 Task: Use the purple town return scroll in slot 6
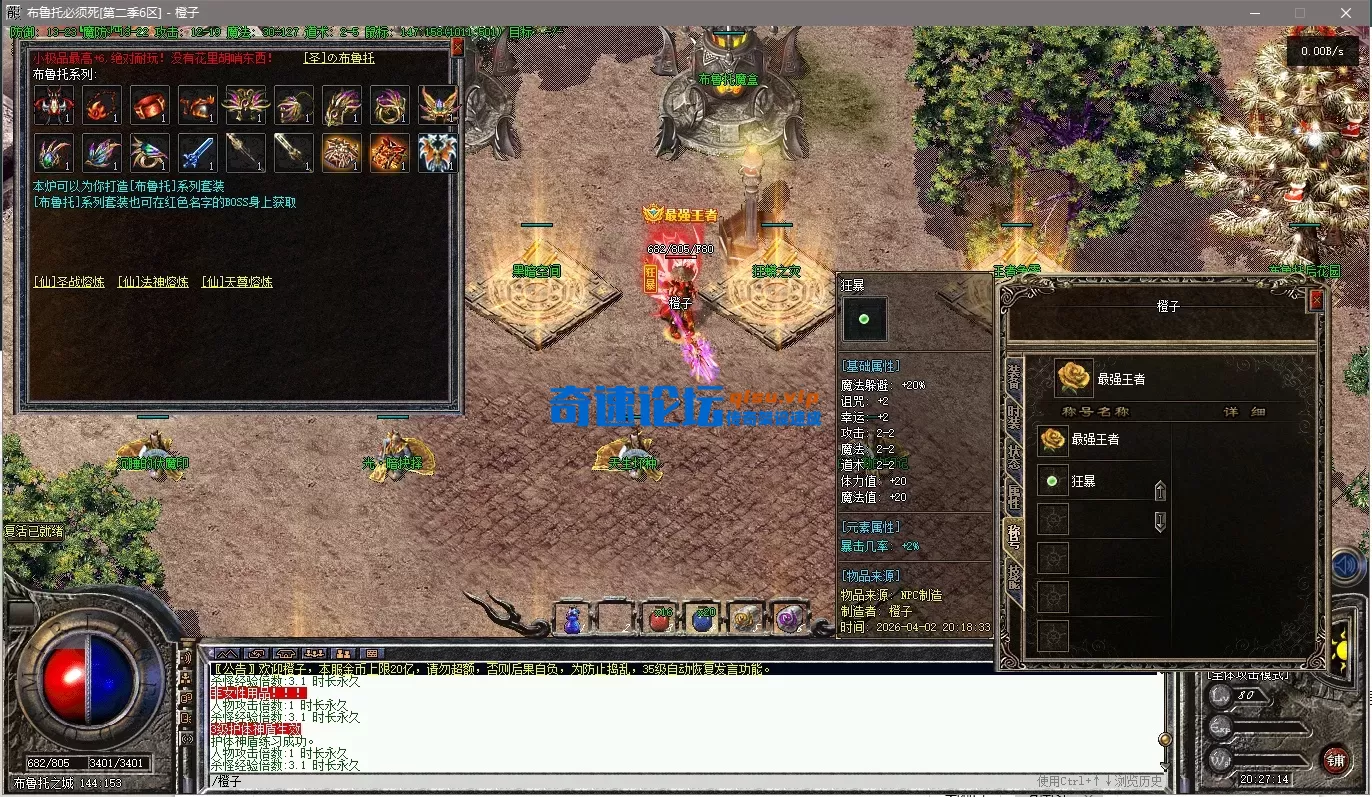[790, 618]
